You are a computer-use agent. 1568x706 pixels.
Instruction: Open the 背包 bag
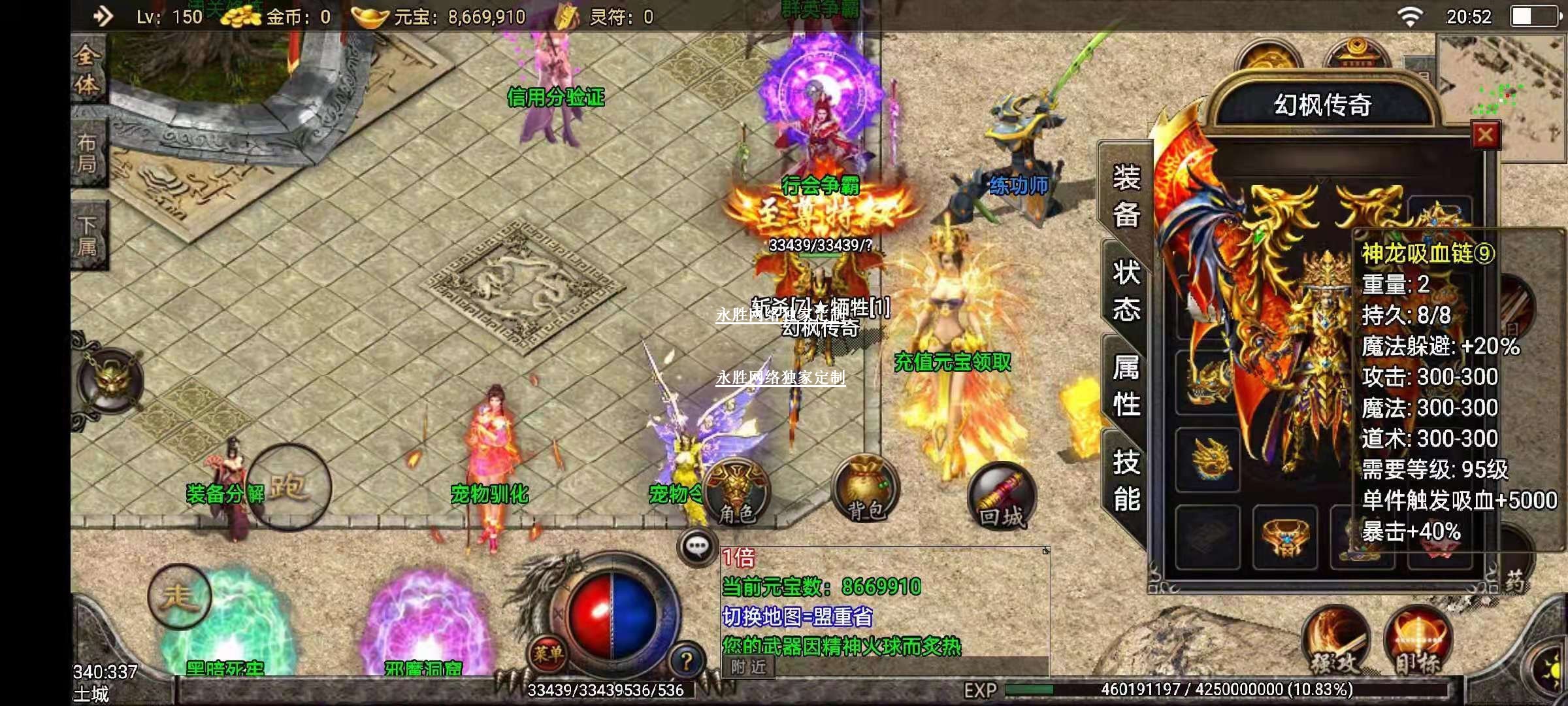tap(866, 492)
